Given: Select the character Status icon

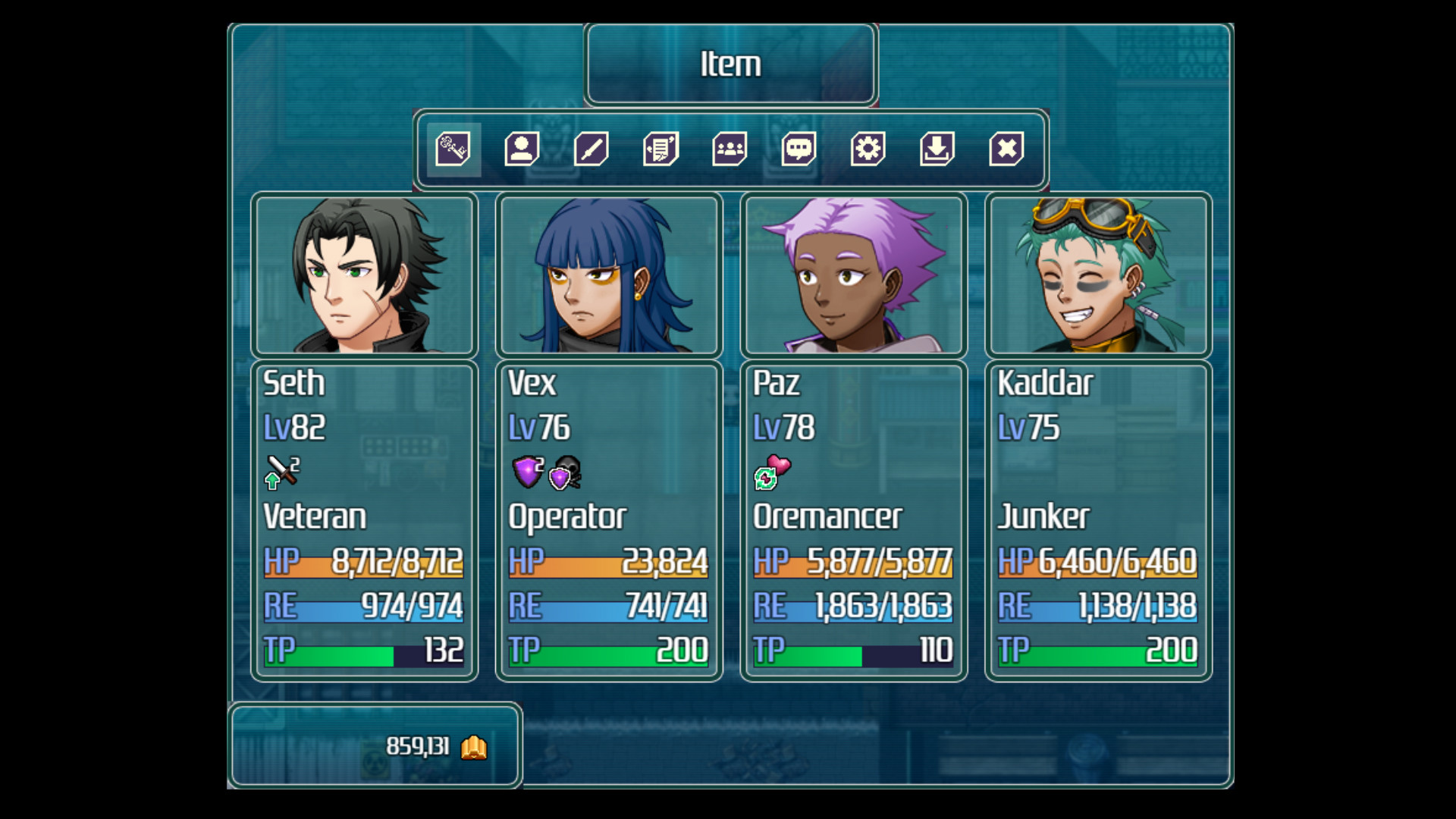Looking at the screenshot, I should click(x=522, y=150).
